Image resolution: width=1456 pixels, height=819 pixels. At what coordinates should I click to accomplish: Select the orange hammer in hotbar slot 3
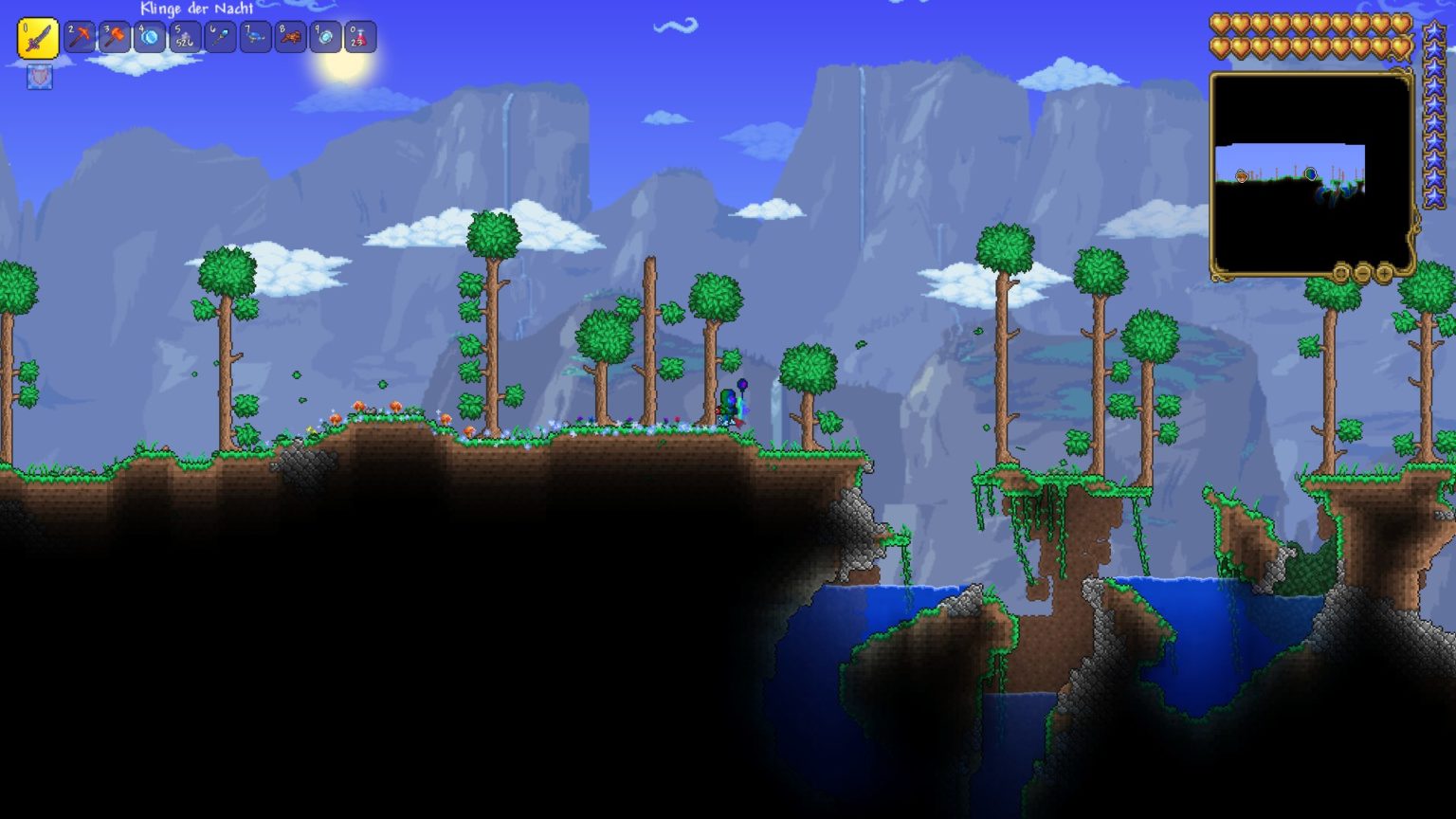tap(116, 38)
